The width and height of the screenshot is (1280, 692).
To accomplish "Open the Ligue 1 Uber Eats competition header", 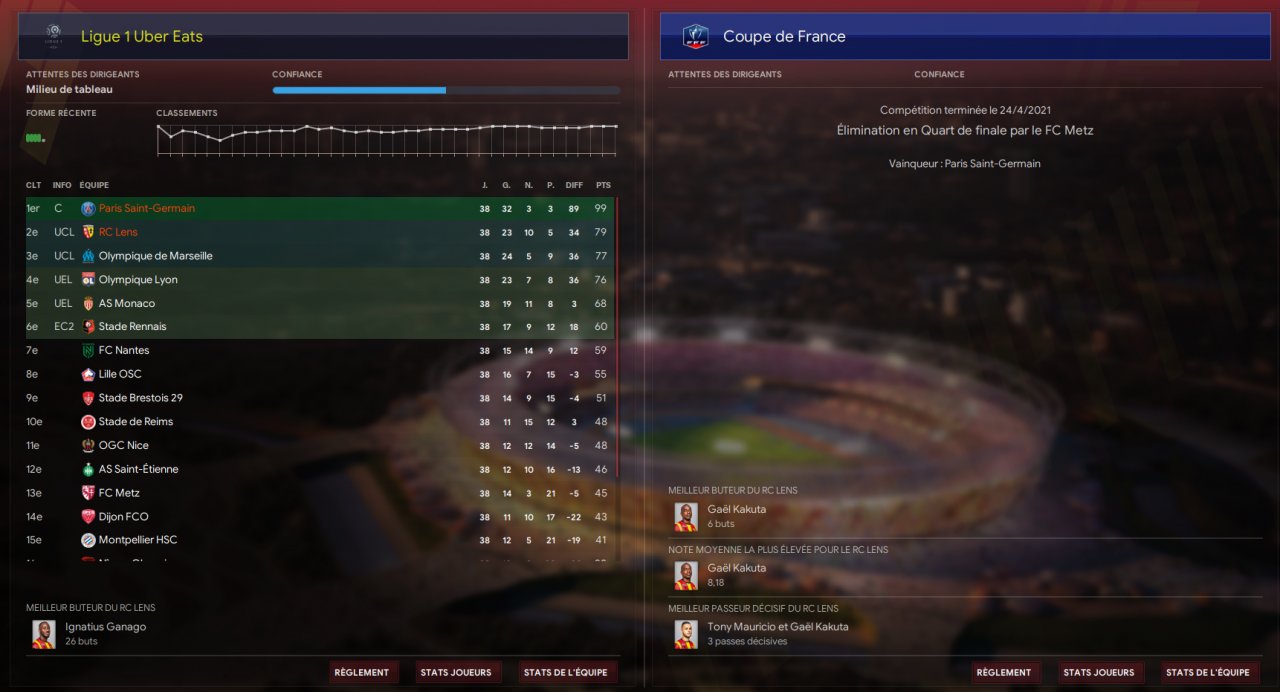I will pyautogui.click(x=141, y=37).
